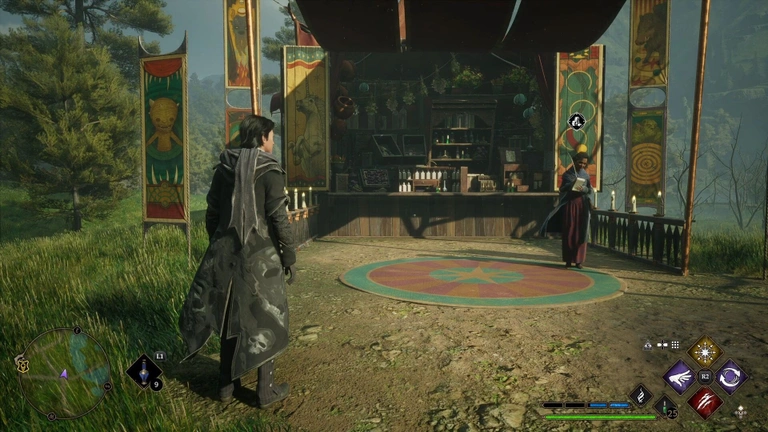The width and height of the screenshot is (768, 432).
Task: Select the nine-dot grid icon above spells
Action: 676,344
